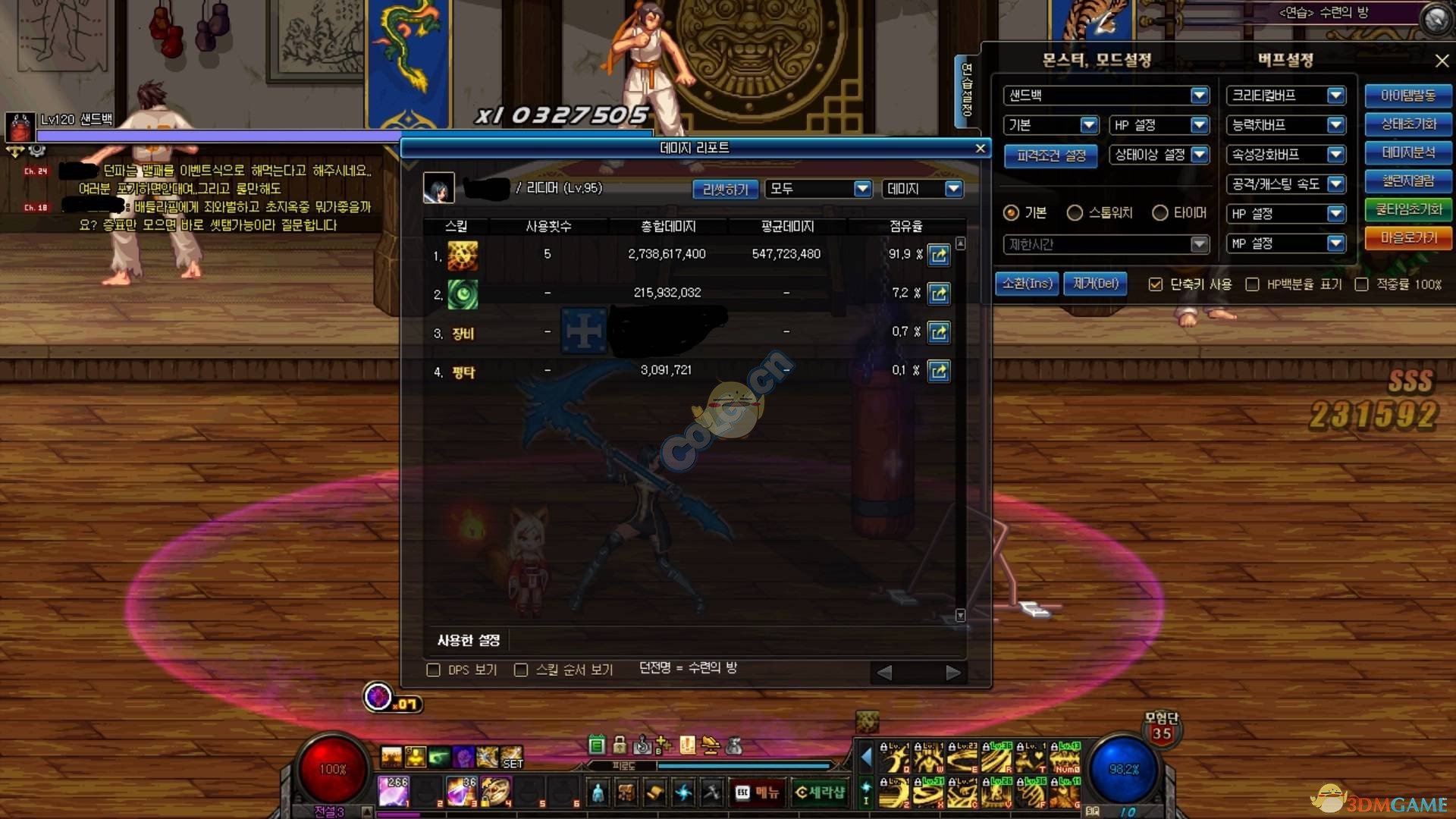Open the 샌드백 monster dropdown
This screenshot has height=819, width=1456.
[x=1103, y=96]
